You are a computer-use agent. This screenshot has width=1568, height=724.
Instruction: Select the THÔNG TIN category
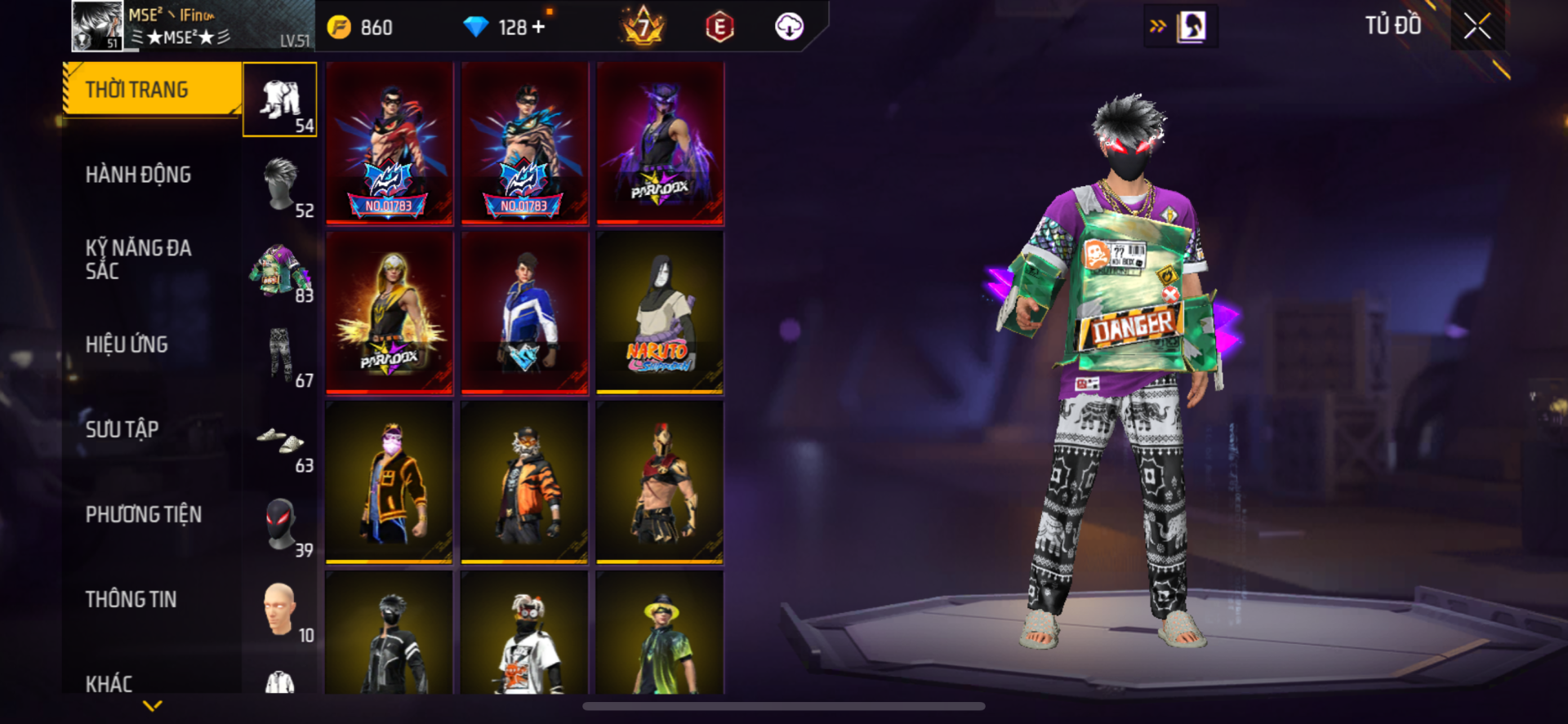pos(131,599)
